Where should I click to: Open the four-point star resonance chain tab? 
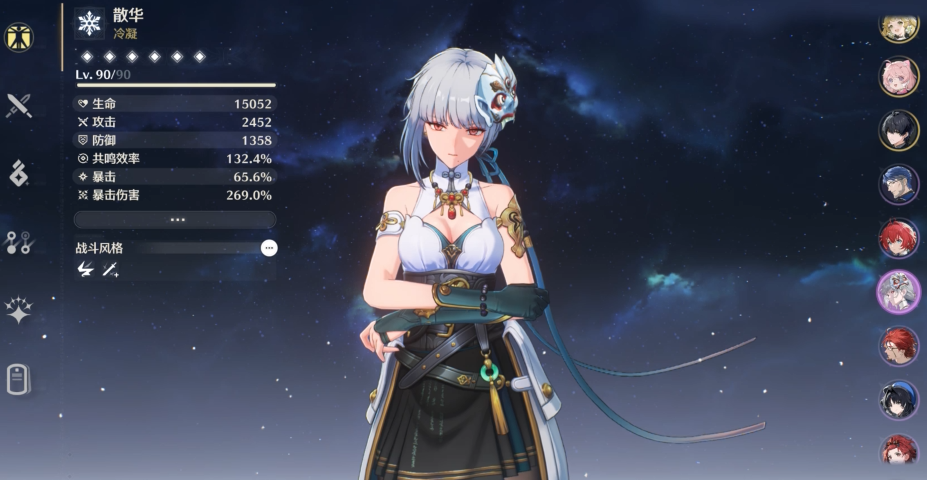[19, 310]
